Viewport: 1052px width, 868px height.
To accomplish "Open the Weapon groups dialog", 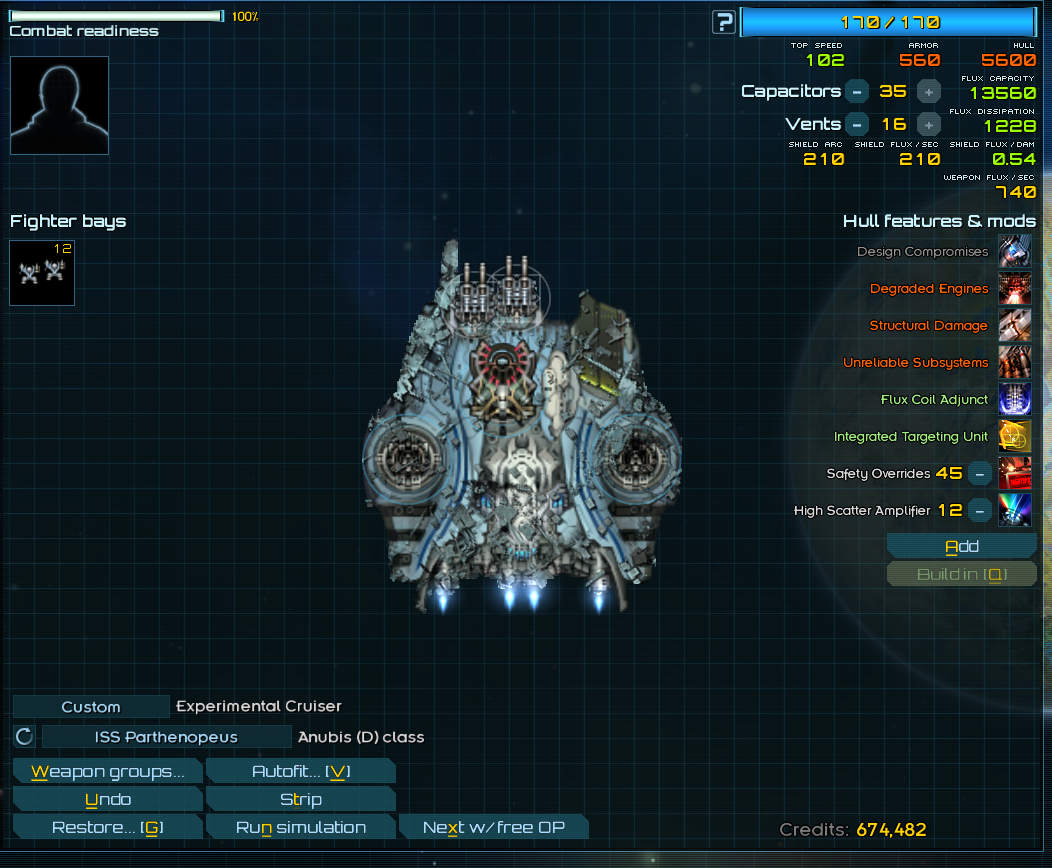I will click(x=108, y=771).
